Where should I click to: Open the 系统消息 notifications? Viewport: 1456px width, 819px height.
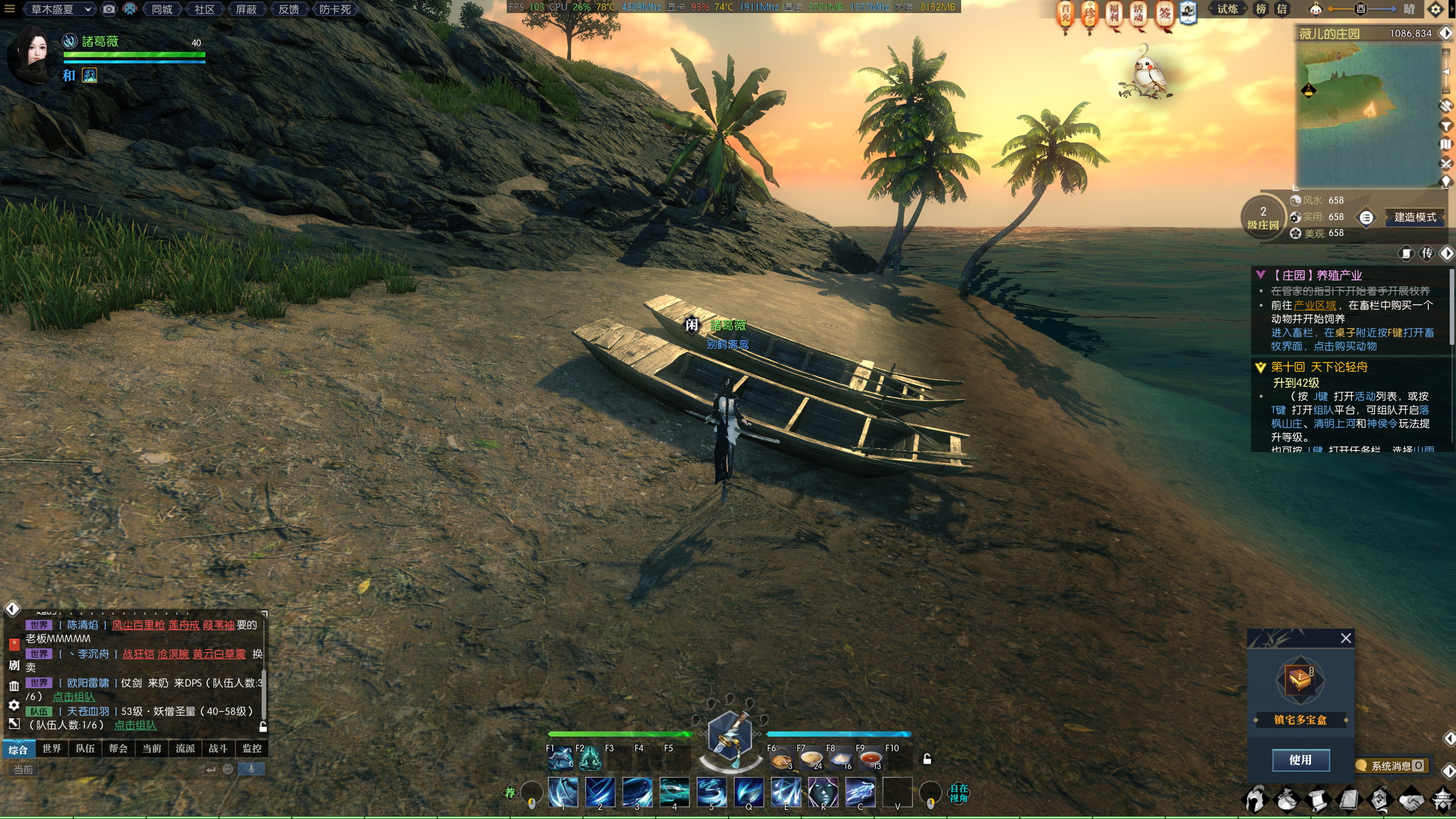(x=1391, y=766)
